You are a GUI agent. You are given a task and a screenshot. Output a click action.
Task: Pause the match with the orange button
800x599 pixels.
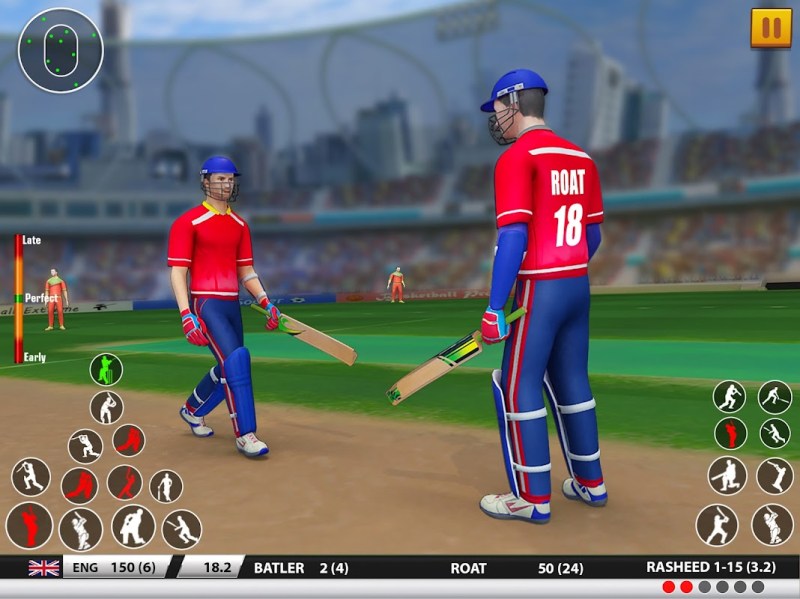coord(770,28)
